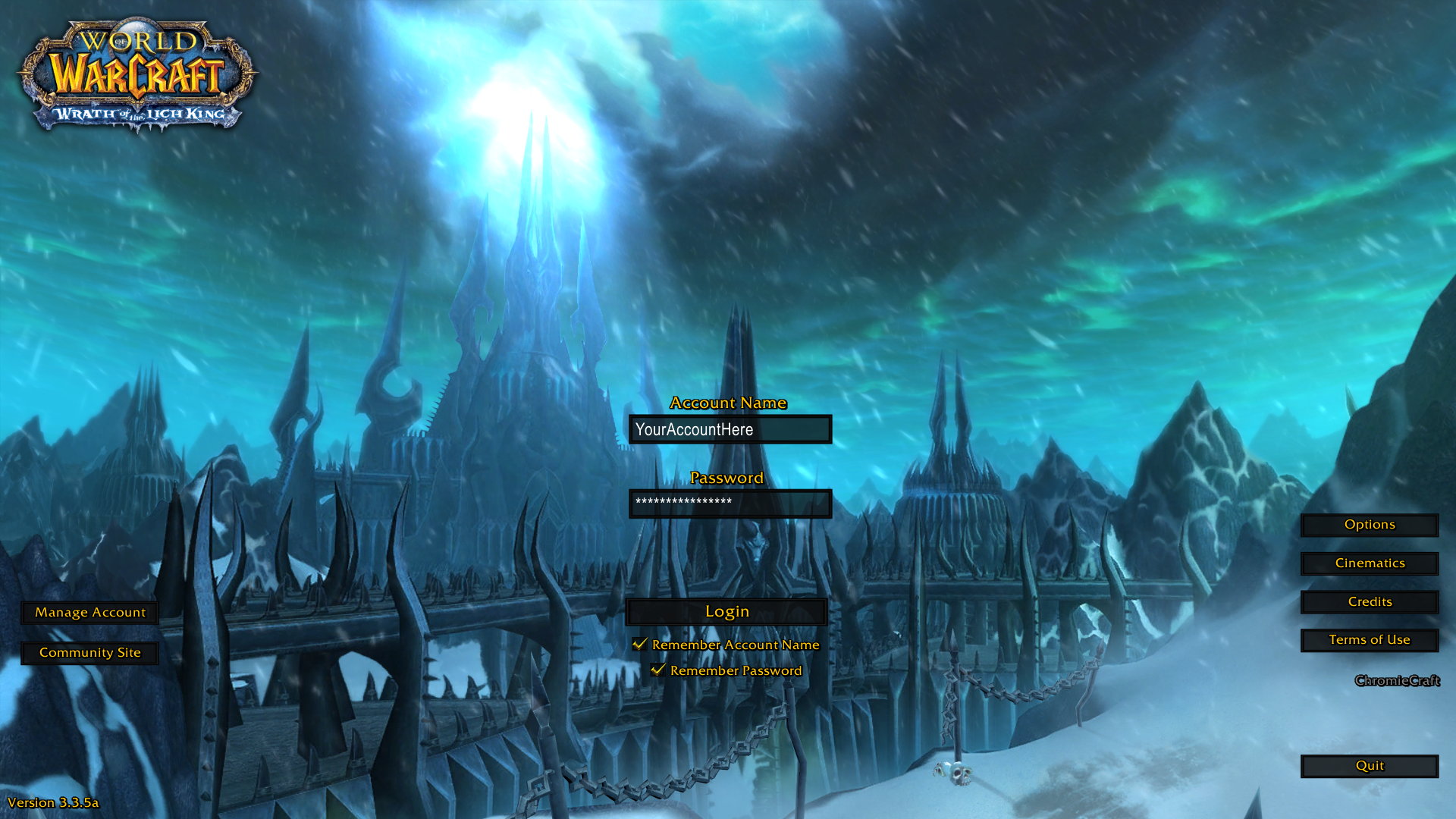This screenshot has width=1456, height=819.
Task: Open the Options menu
Action: tap(1369, 524)
